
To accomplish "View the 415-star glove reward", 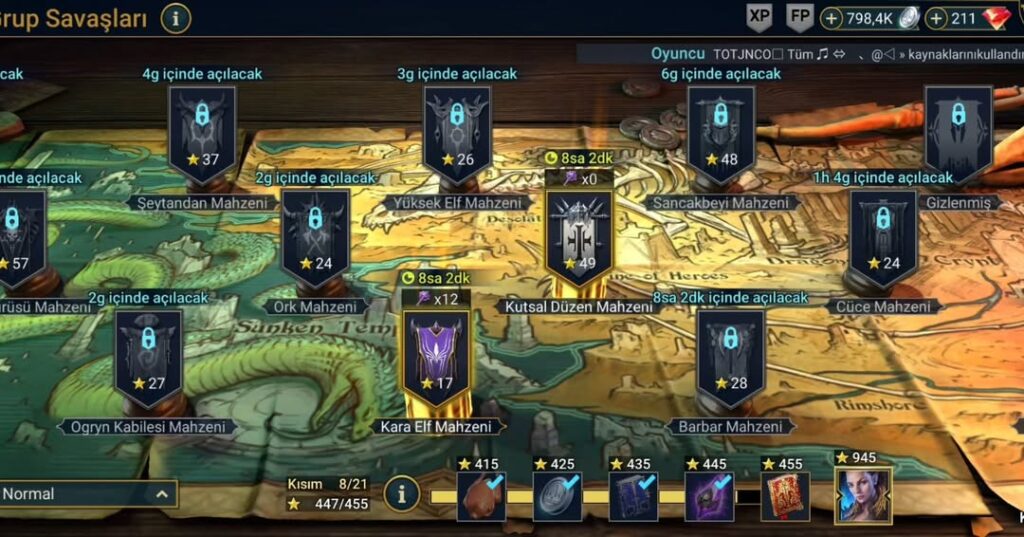I will pos(481,497).
